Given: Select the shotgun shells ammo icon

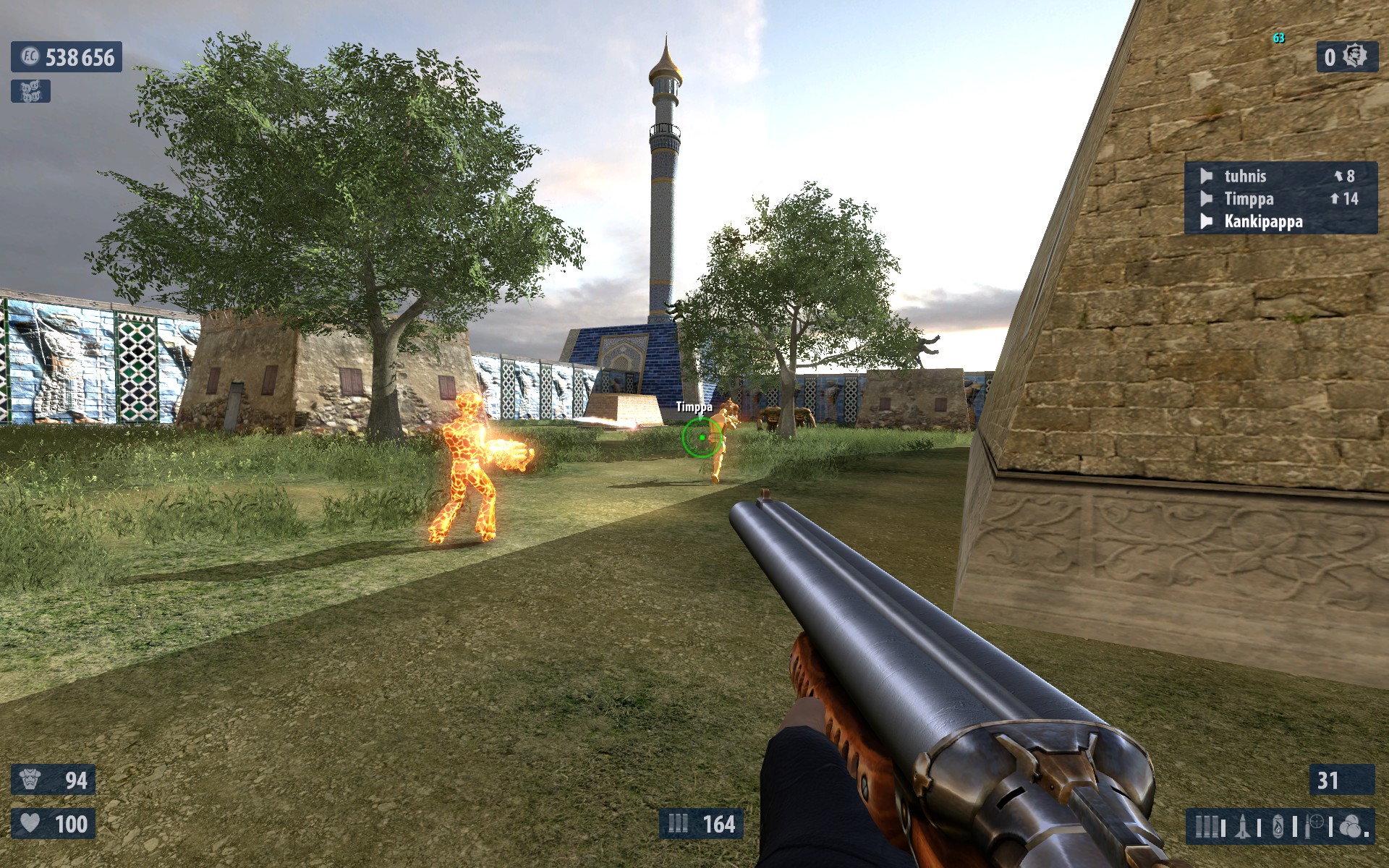Looking at the screenshot, I should coord(1206,826).
